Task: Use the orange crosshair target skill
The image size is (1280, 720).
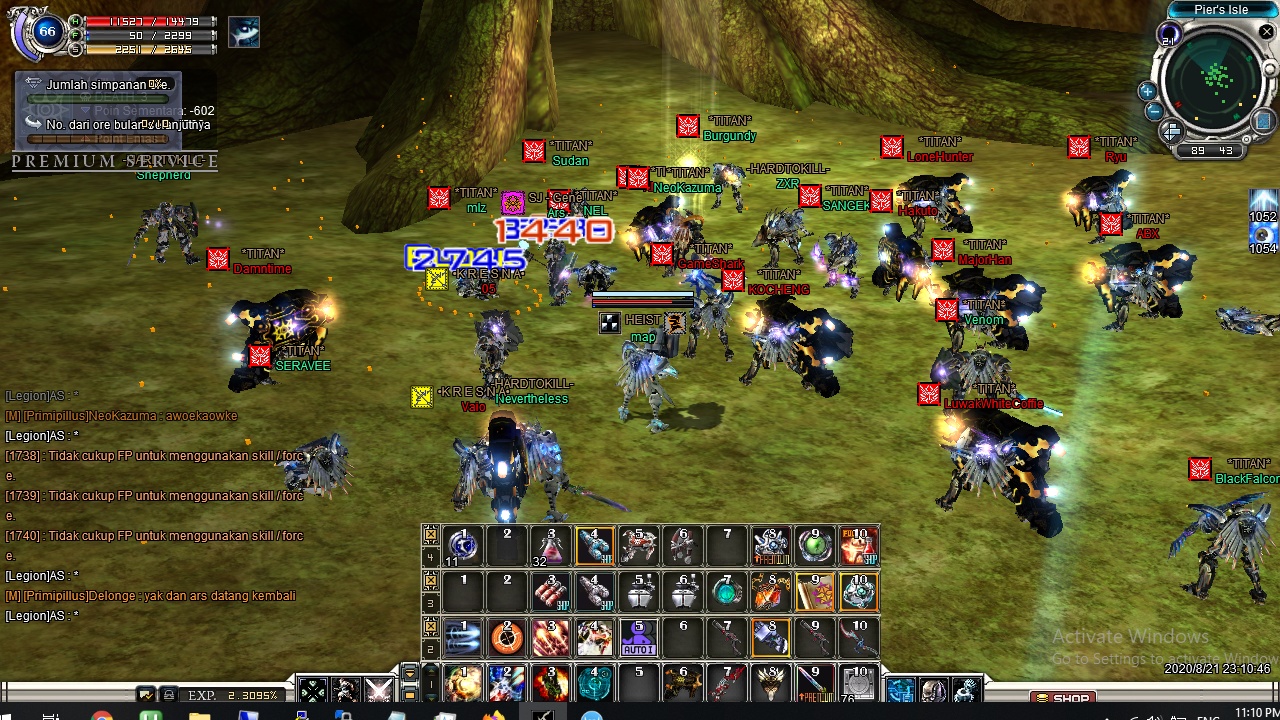Action: coord(507,638)
